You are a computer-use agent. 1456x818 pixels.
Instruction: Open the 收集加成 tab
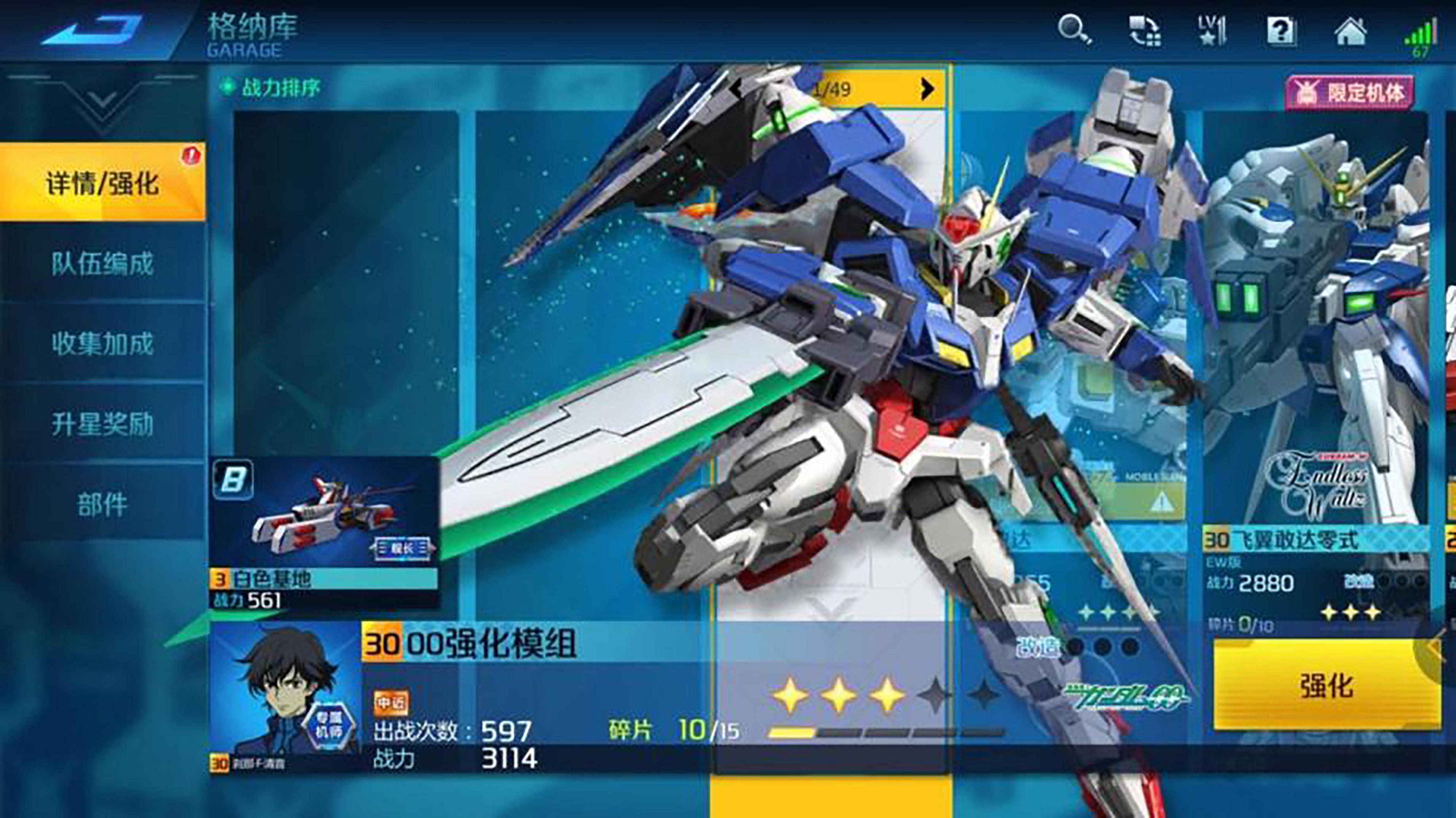pyautogui.click(x=102, y=343)
